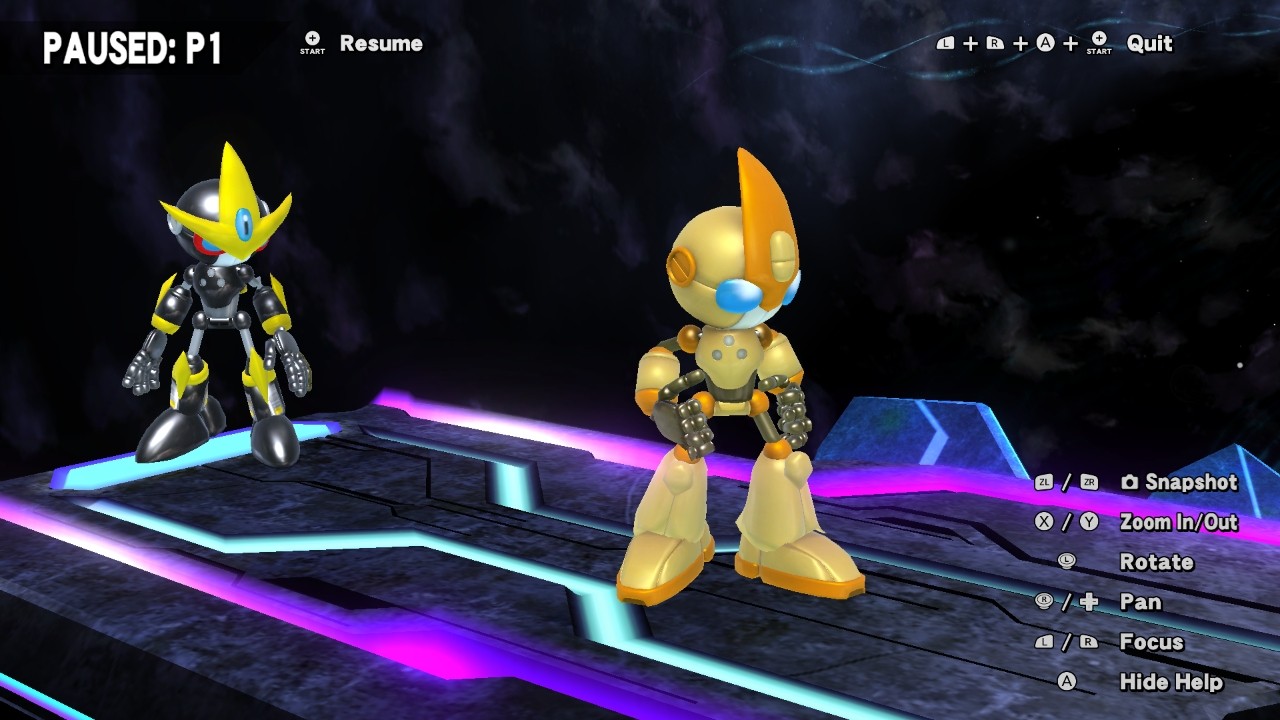Select the ZR button icon beside Snapshot
This screenshot has height=720, width=1280.
(1088, 482)
